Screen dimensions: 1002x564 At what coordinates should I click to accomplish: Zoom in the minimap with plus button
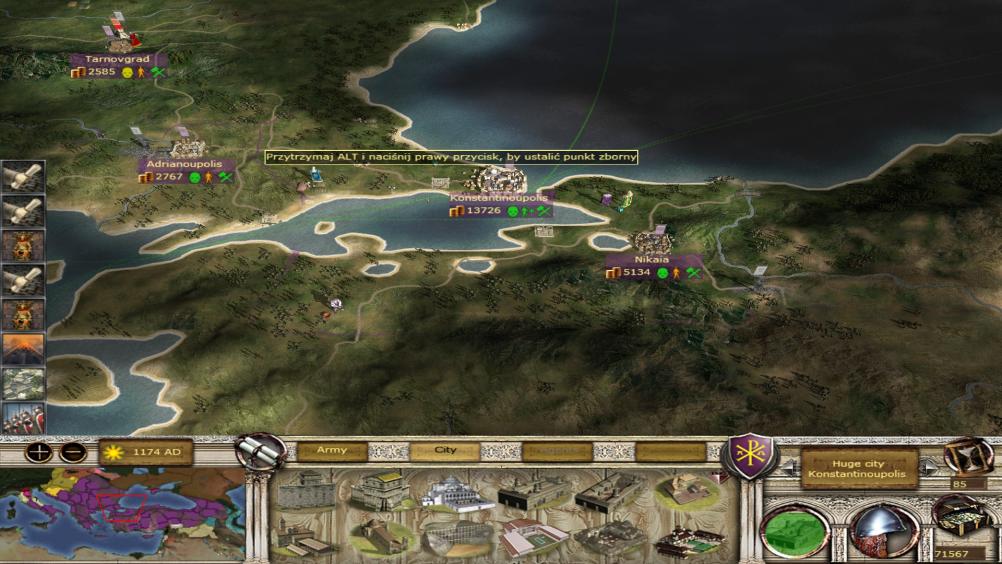(x=40, y=452)
